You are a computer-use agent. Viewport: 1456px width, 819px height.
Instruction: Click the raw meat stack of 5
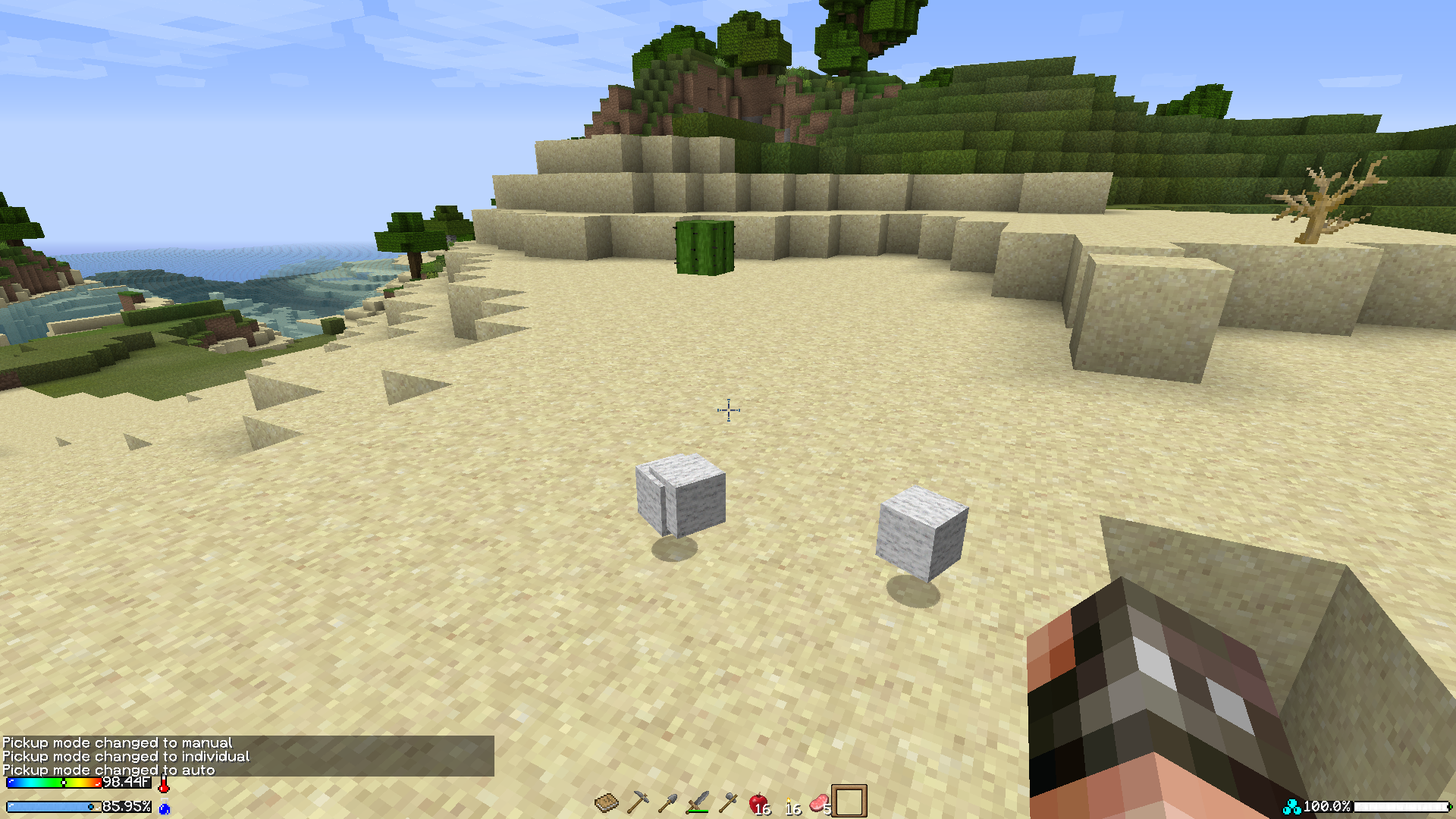821,802
